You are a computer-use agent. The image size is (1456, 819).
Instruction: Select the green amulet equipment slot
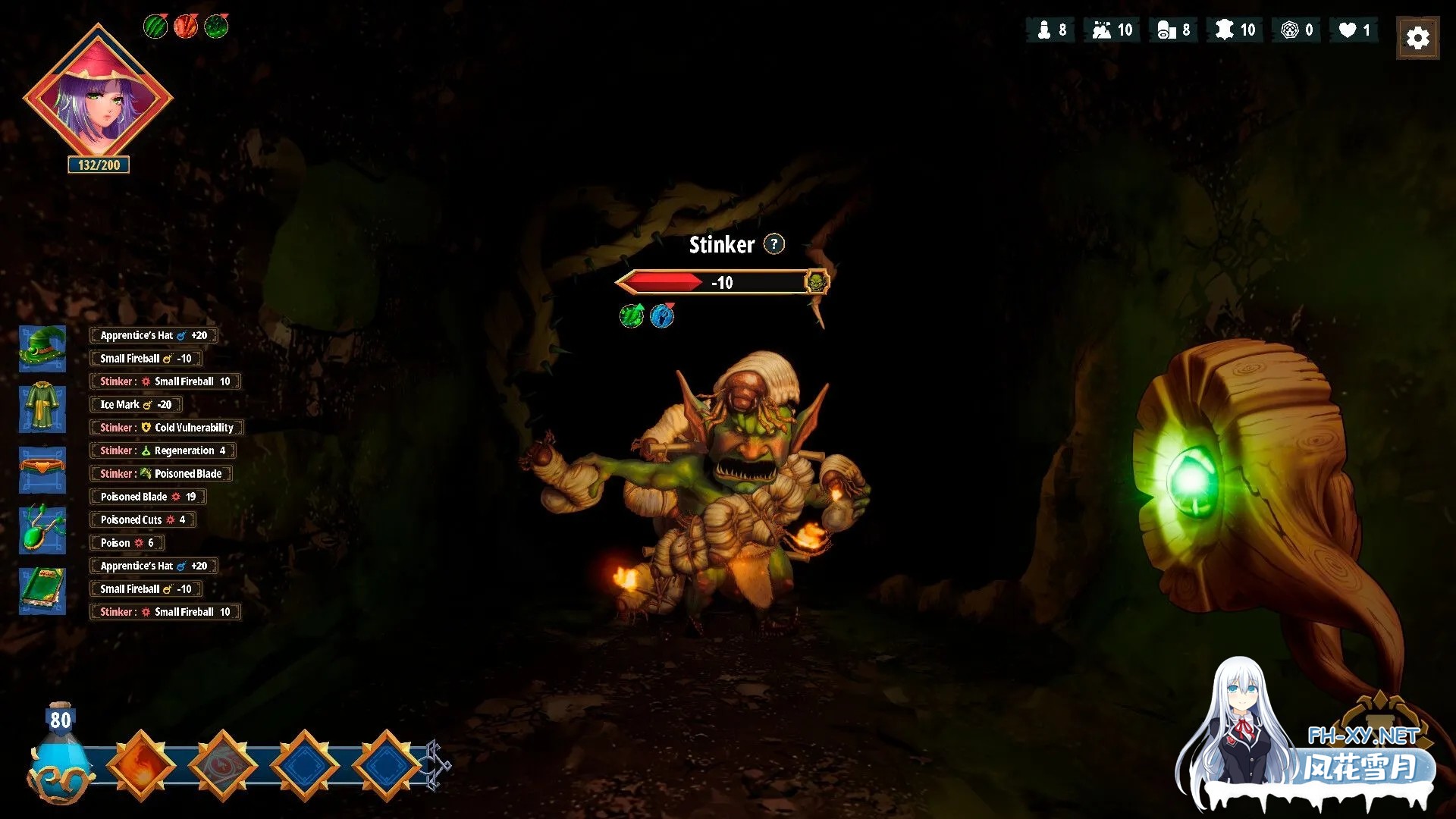click(x=42, y=530)
